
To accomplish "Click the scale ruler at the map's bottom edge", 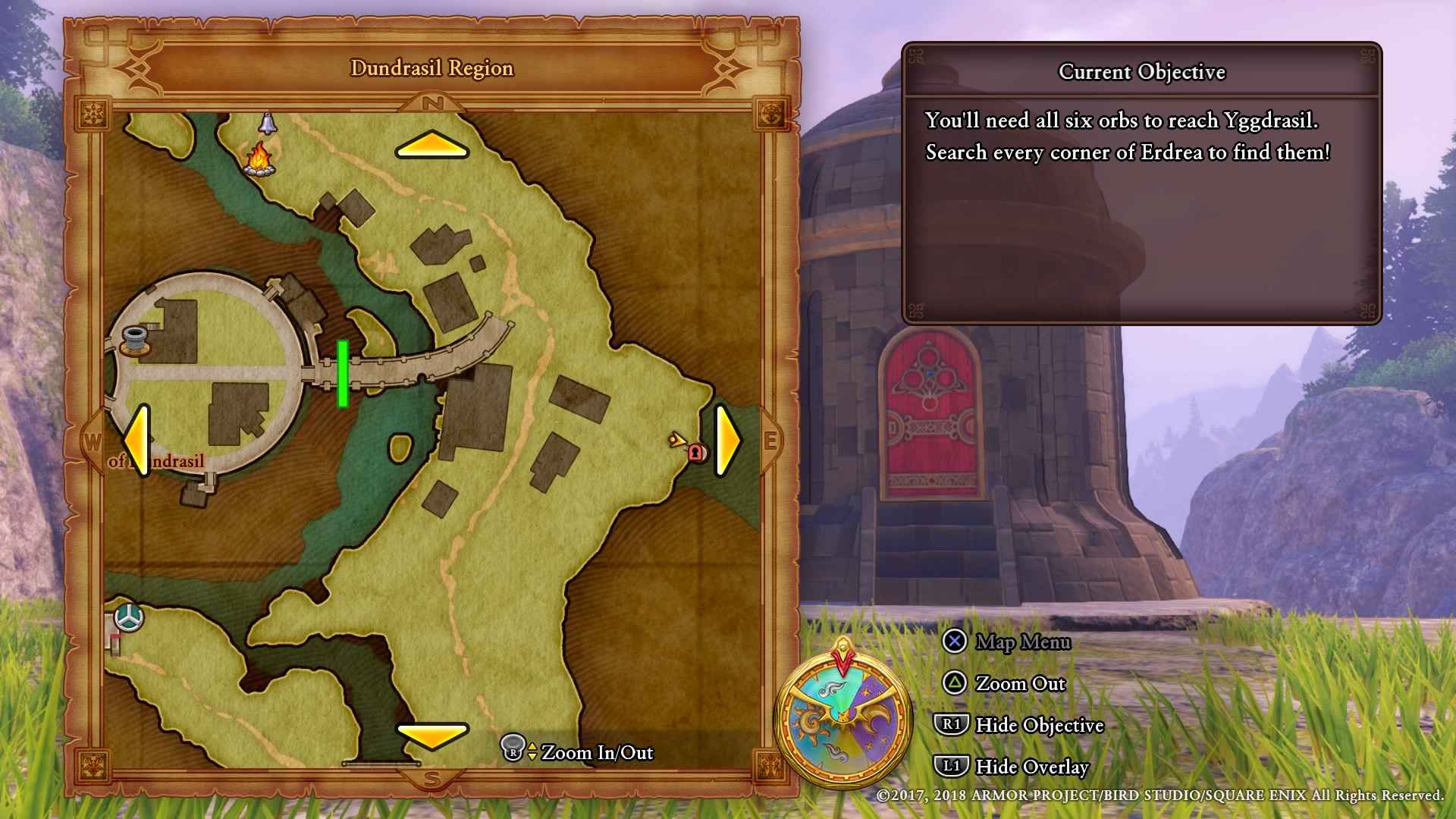I will (x=383, y=764).
